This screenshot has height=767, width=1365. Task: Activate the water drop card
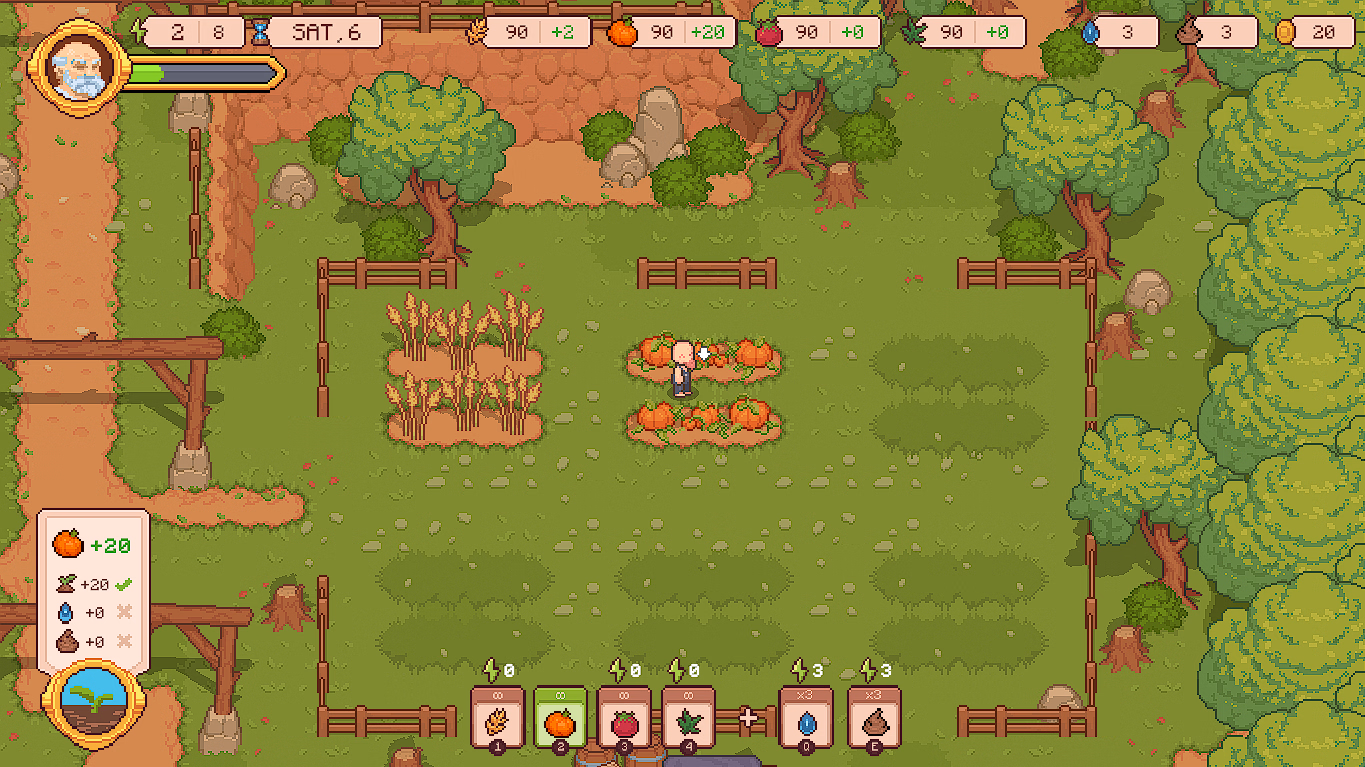tap(806, 717)
